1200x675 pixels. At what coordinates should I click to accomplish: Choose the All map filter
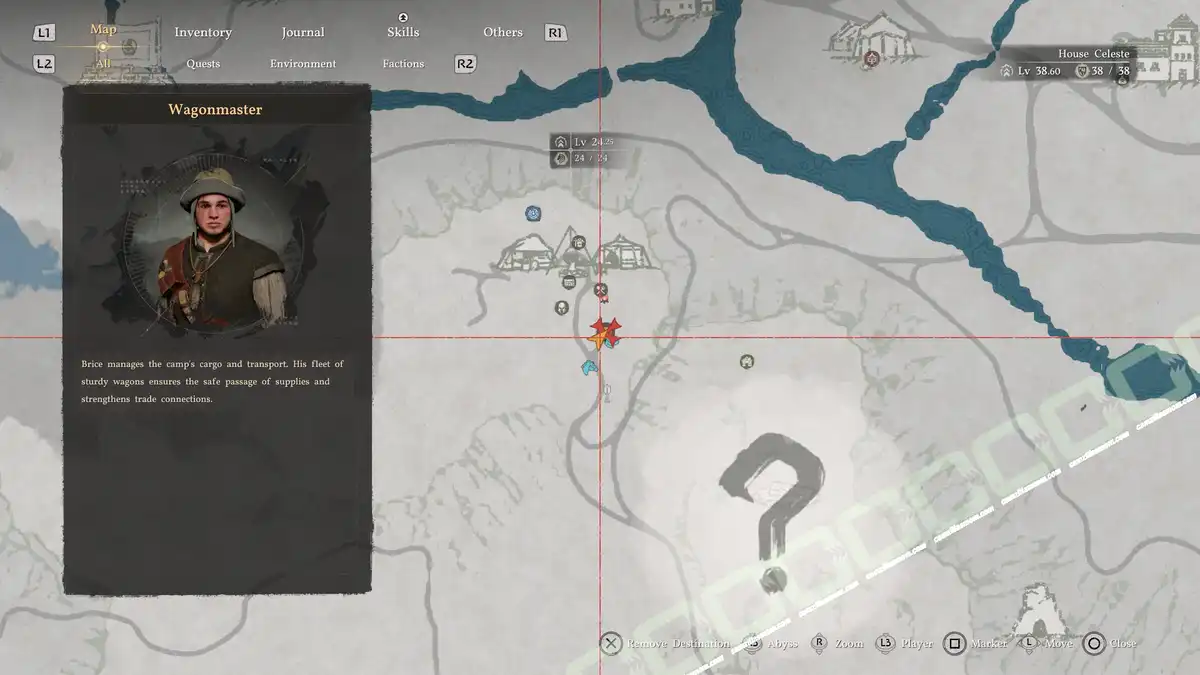(x=103, y=64)
